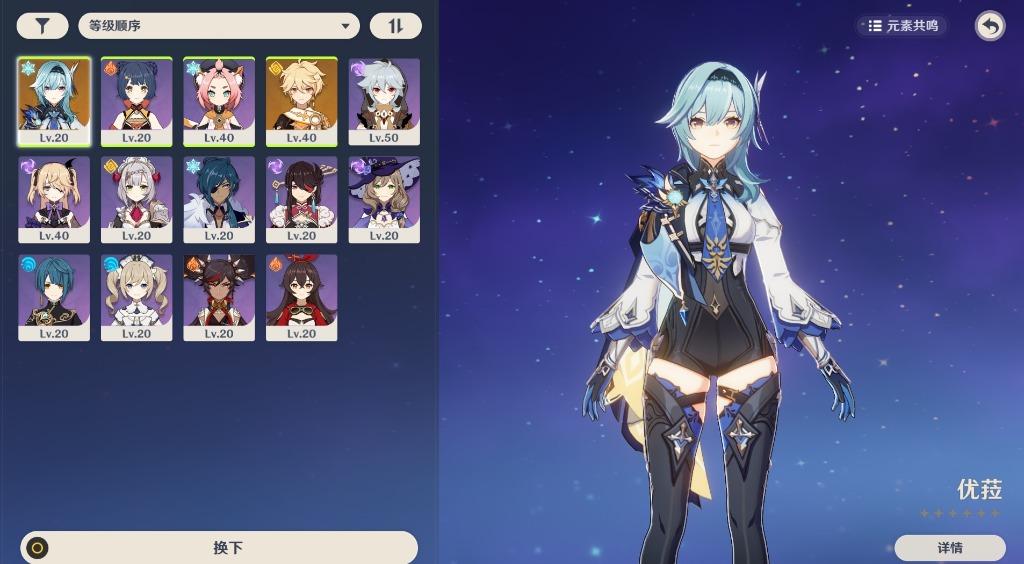Select Amber's portrait card
The width and height of the screenshot is (1024, 564).
(301, 297)
